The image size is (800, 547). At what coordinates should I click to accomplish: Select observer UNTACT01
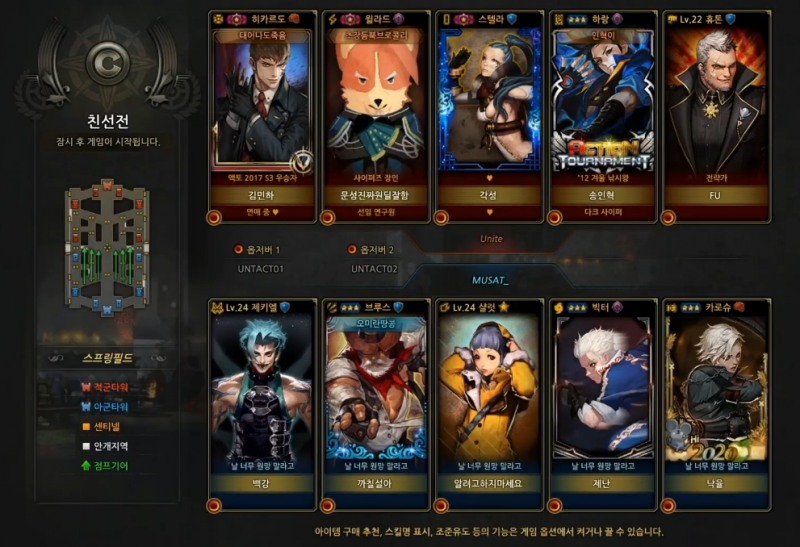260,269
